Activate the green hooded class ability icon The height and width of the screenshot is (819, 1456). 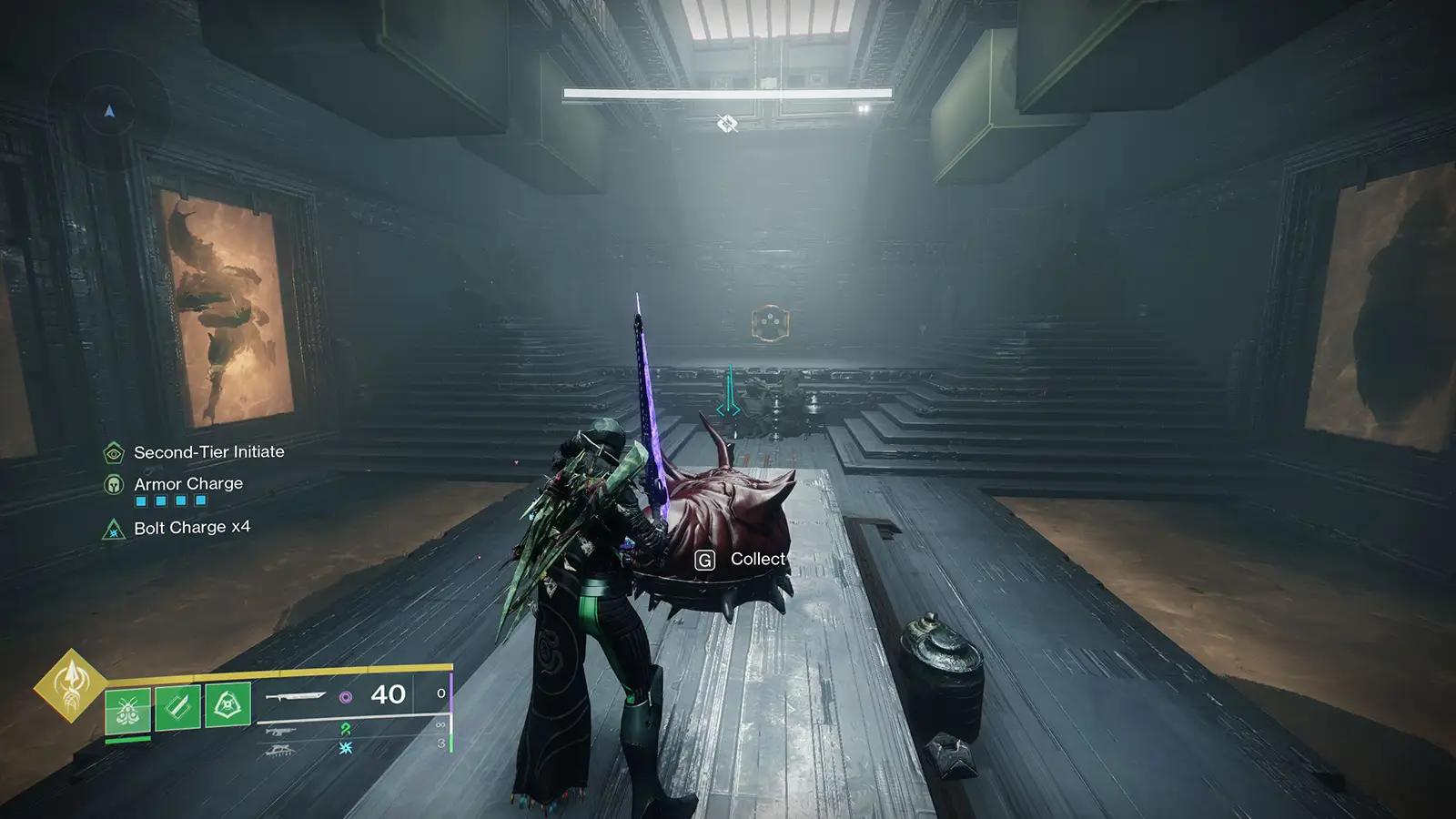[227, 704]
